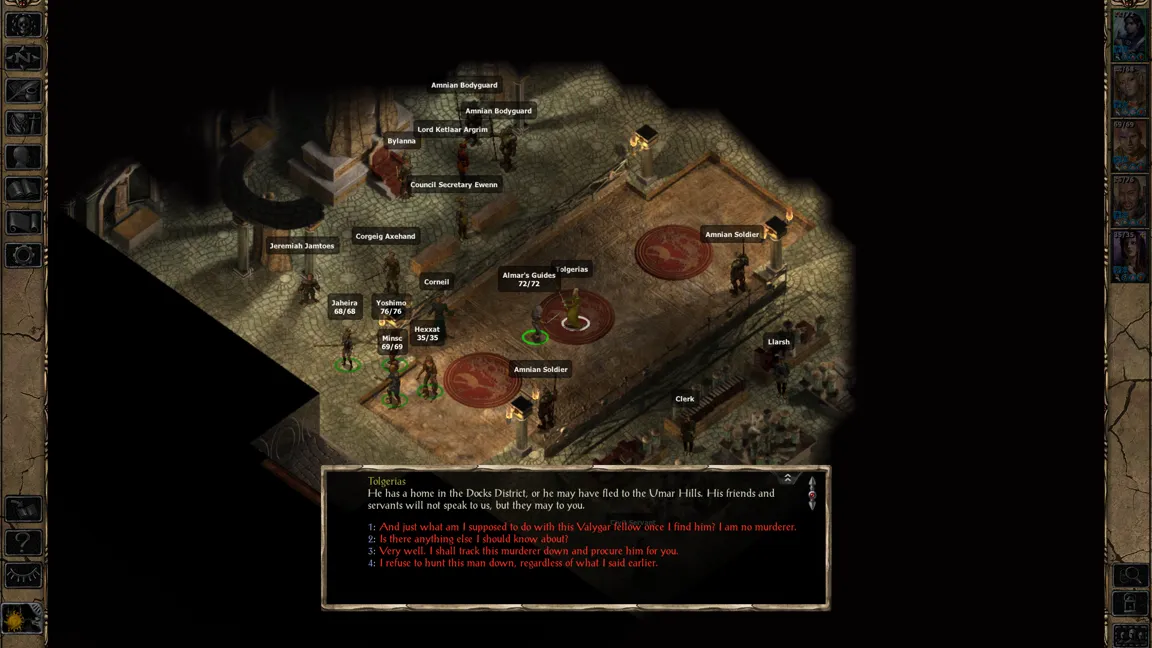Open the priest scroll icon
This screenshot has width=1152, height=648.
23,222
